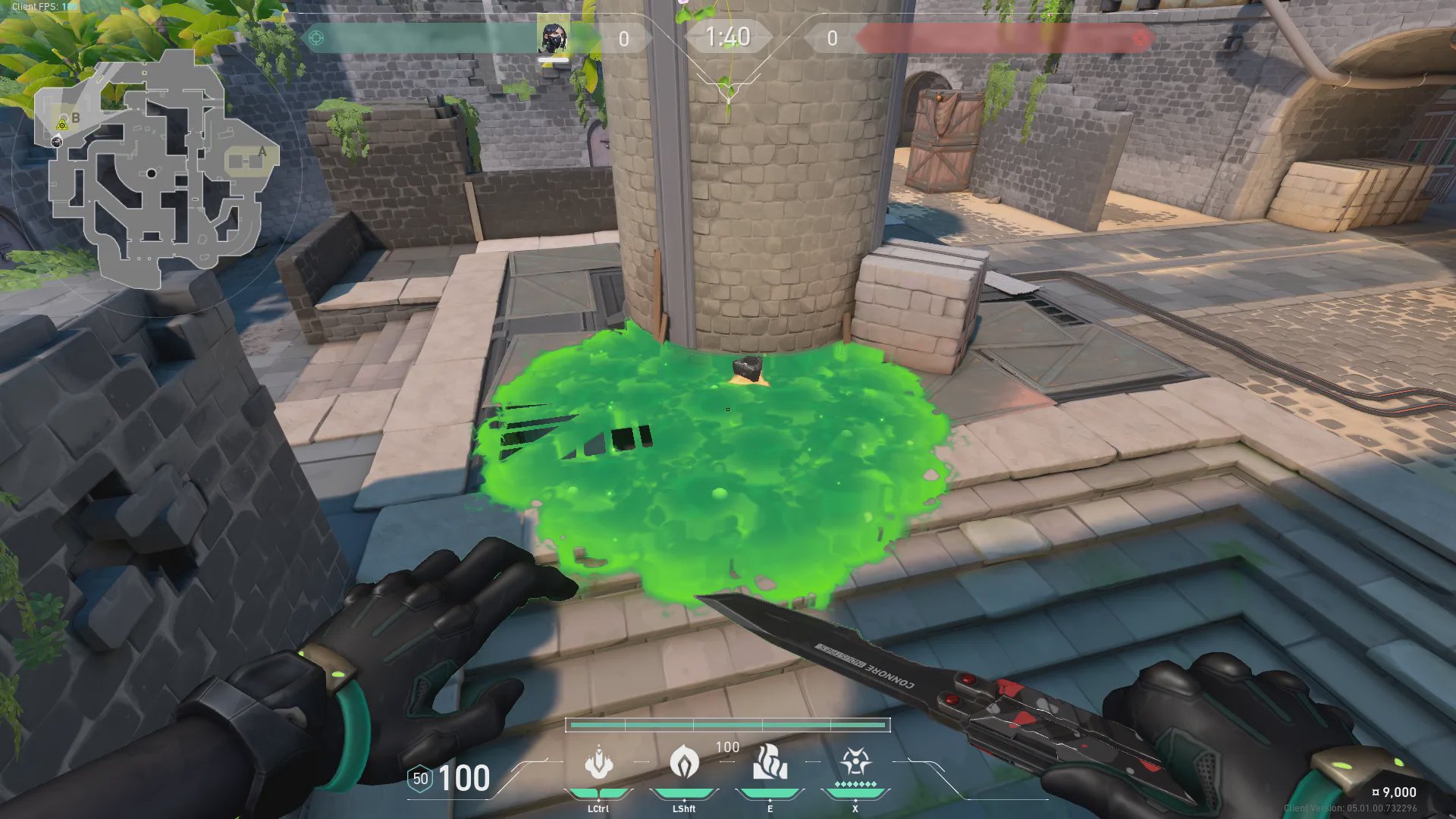The width and height of the screenshot is (1456, 819).
Task: Activate the Snake Bite ability icon
Action: tap(598, 762)
